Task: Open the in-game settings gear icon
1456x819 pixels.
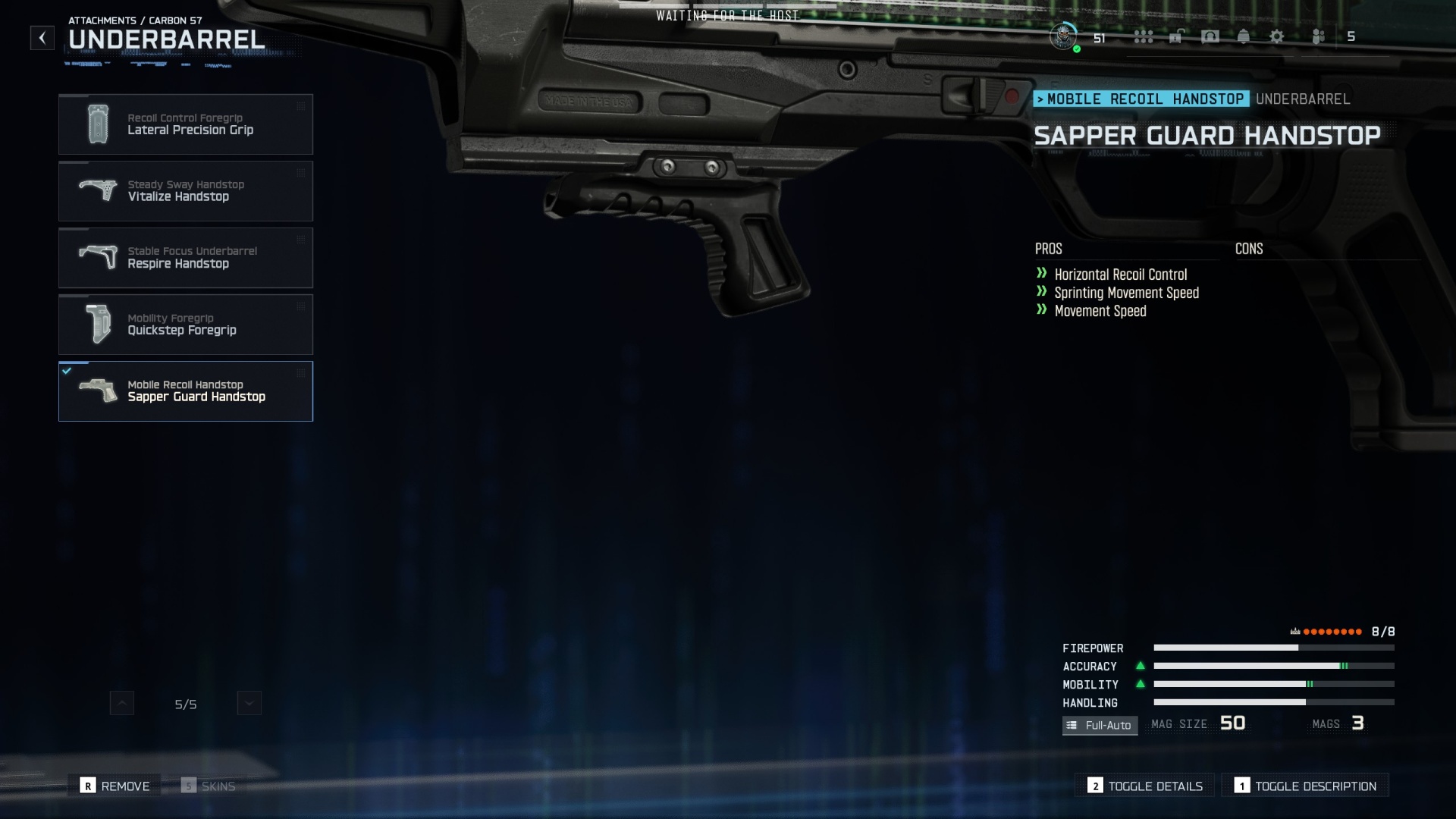Action: tap(1277, 36)
